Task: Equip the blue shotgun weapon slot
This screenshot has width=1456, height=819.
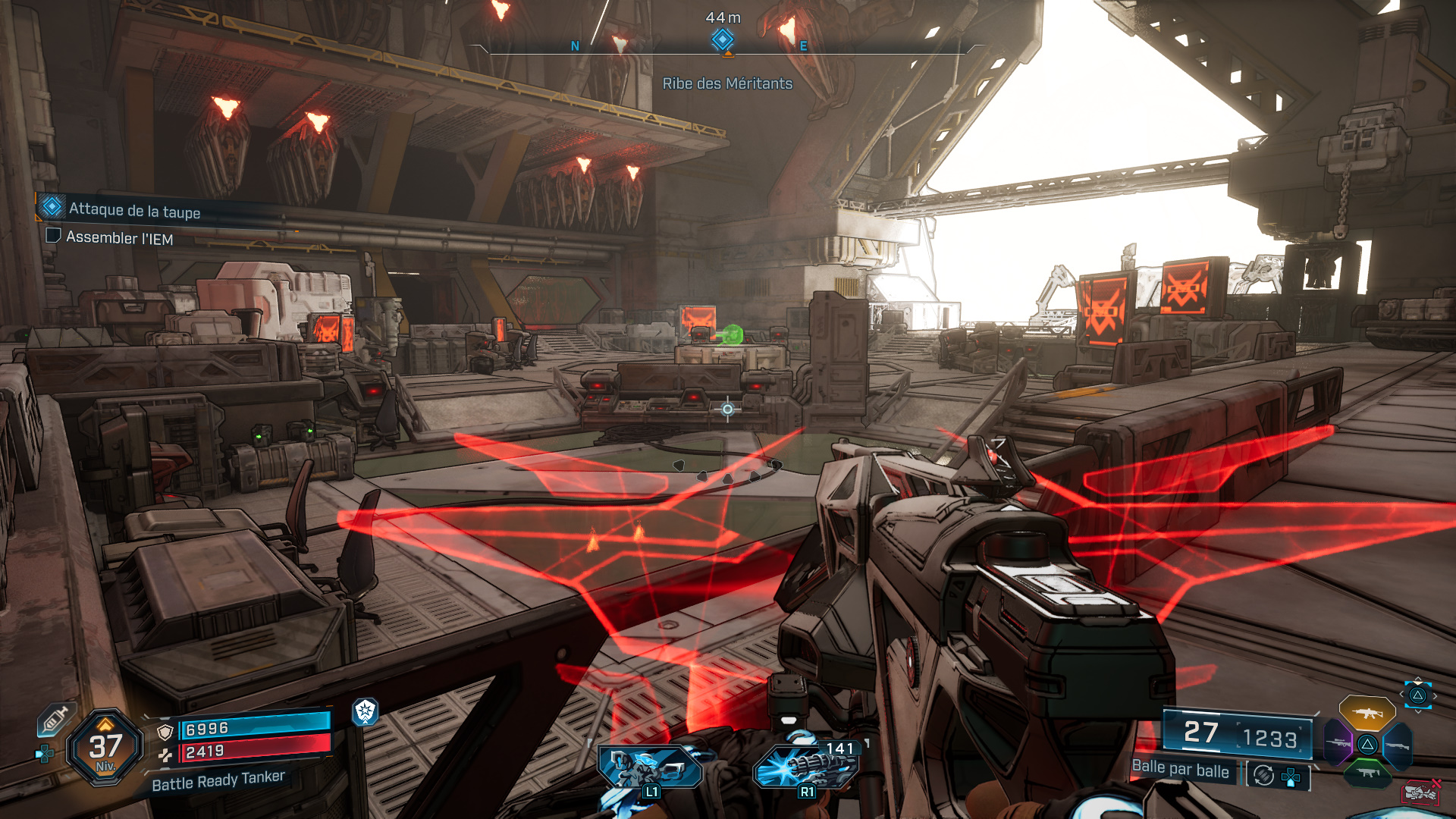Action: 1398,745
